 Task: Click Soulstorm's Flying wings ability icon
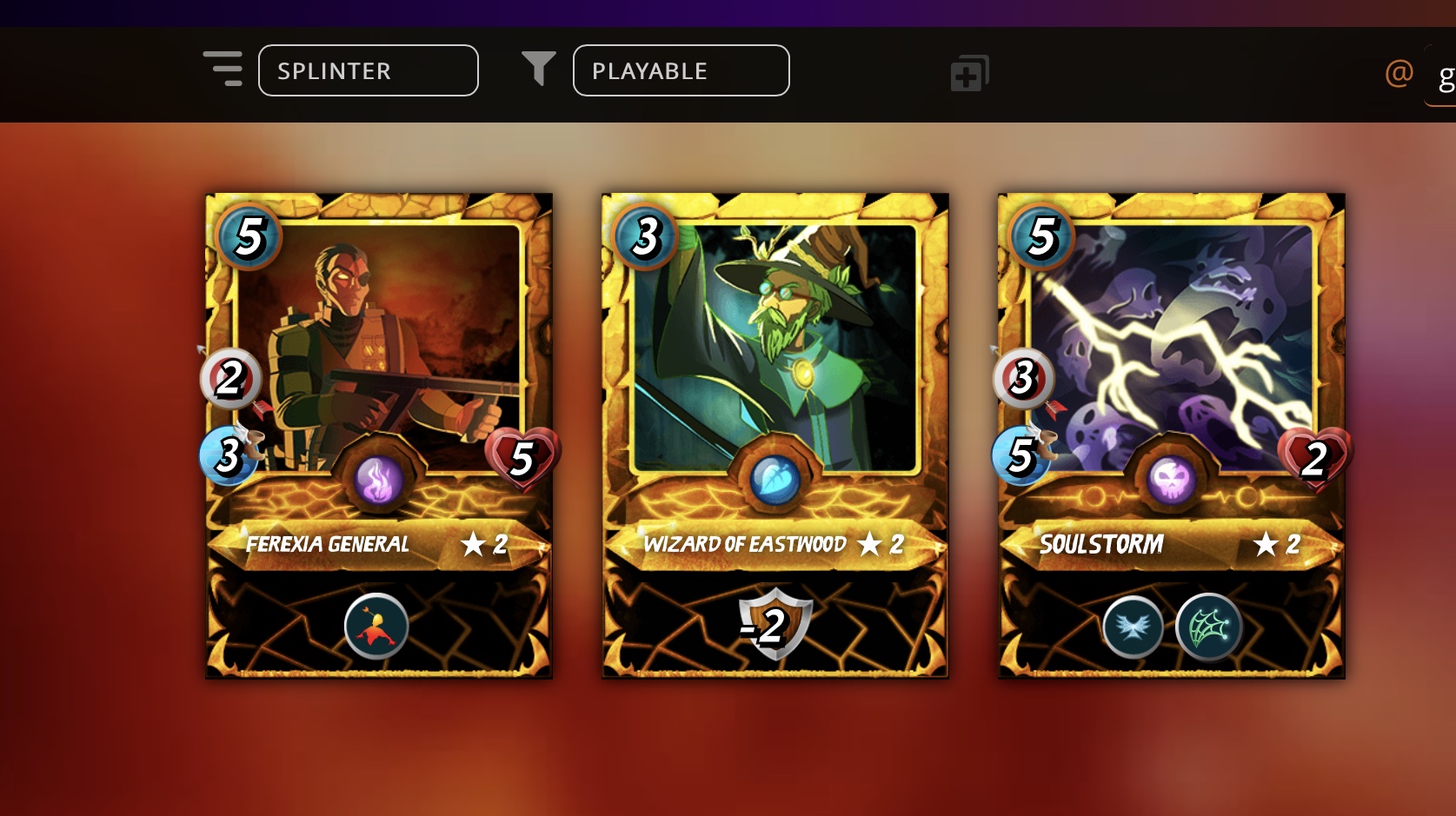point(1133,627)
